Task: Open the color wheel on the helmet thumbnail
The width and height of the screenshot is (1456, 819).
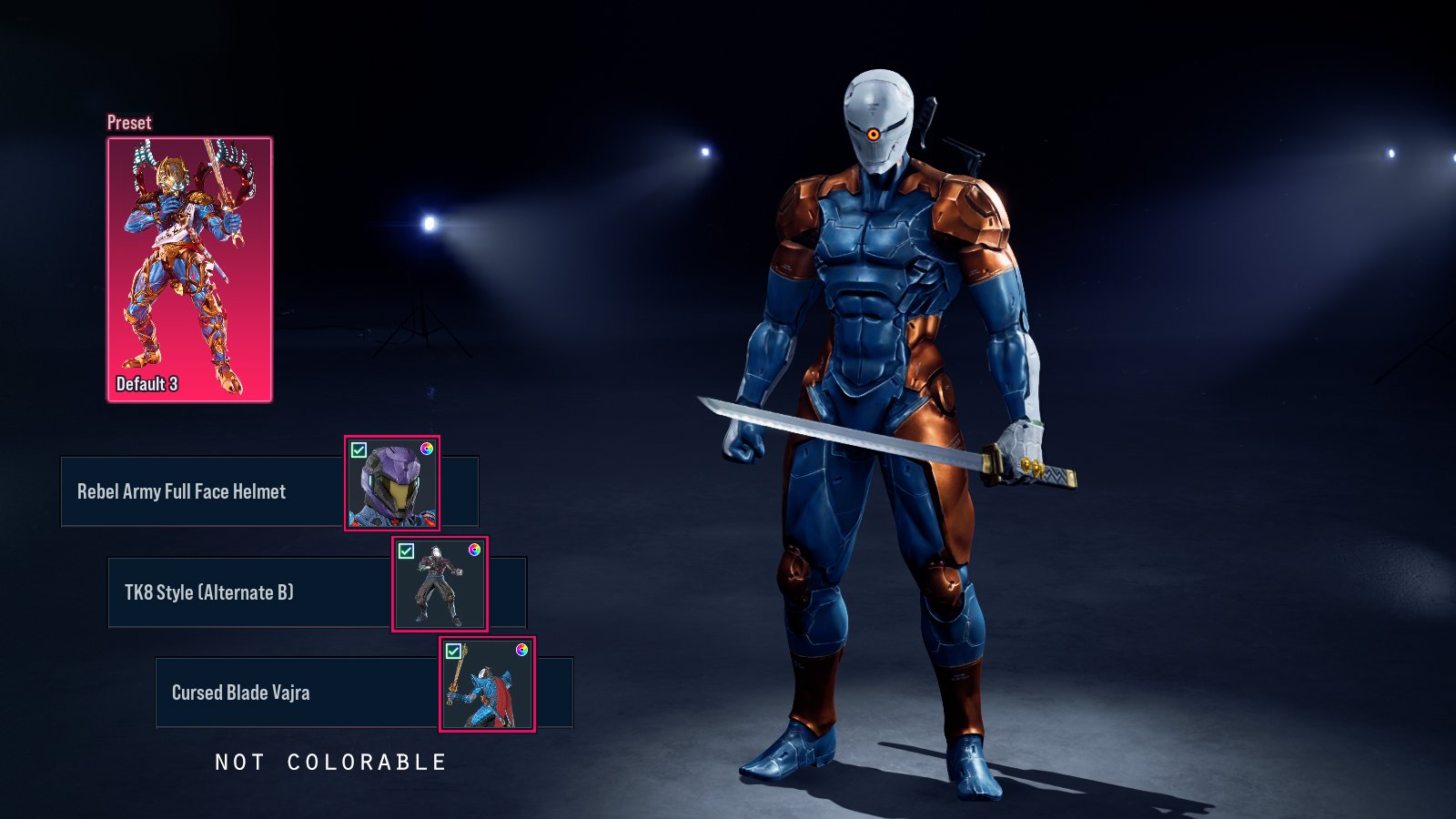Action: pyautogui.click(x=427, y=449)
